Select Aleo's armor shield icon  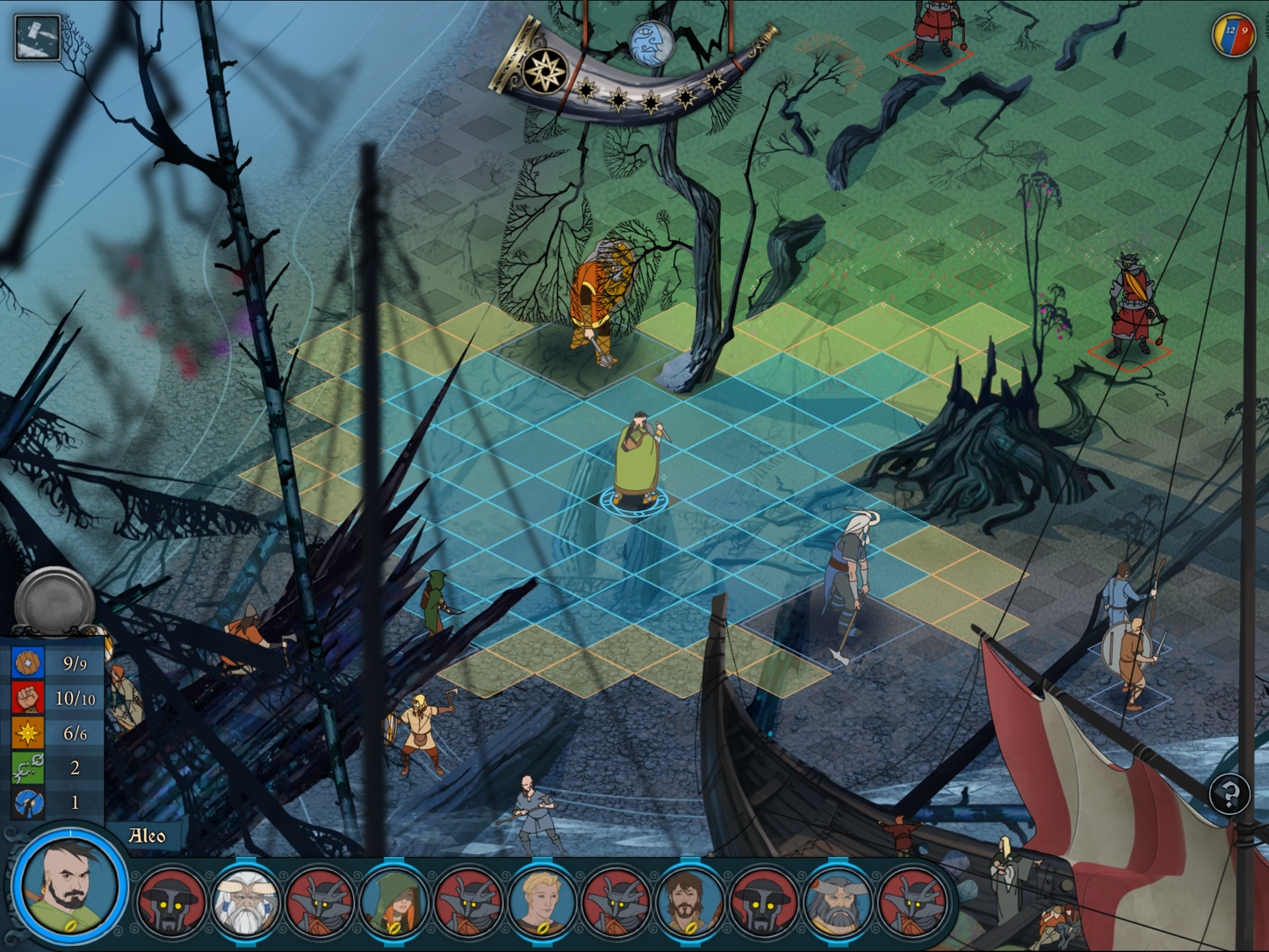click(26, 663)
